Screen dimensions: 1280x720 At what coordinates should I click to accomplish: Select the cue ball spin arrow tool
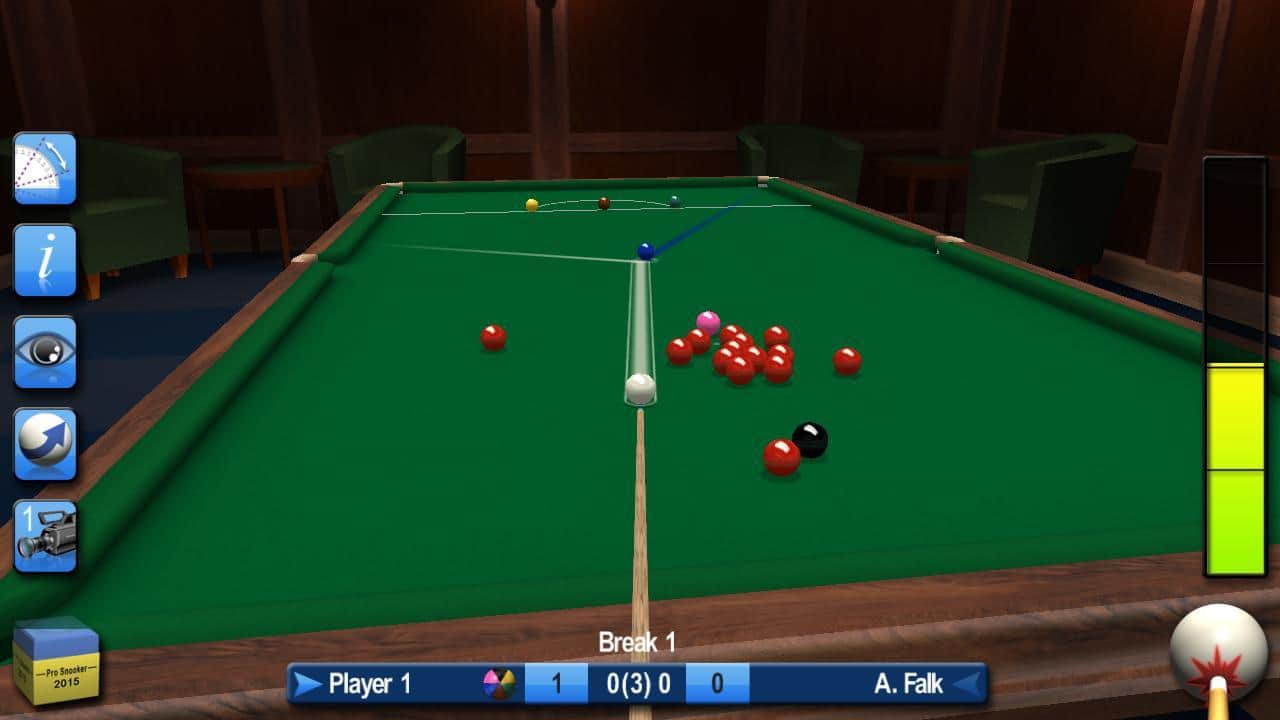click(x=45, y=443)
